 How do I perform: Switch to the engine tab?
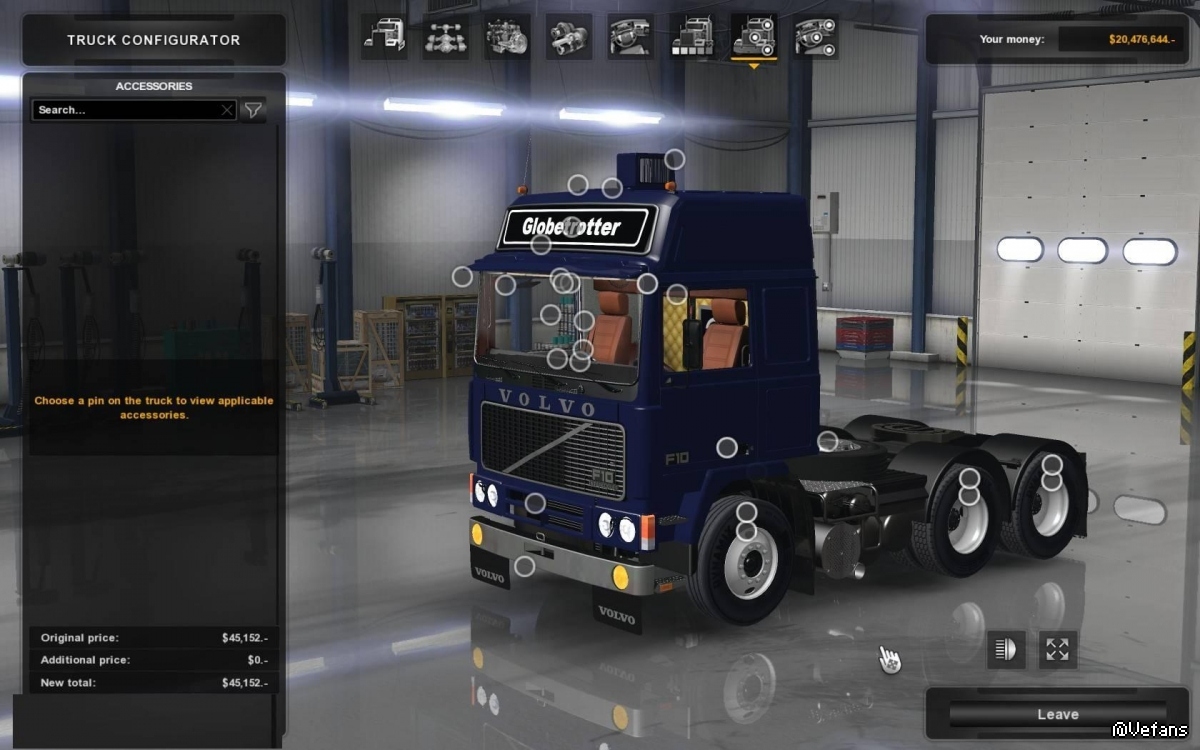(508, 37)
